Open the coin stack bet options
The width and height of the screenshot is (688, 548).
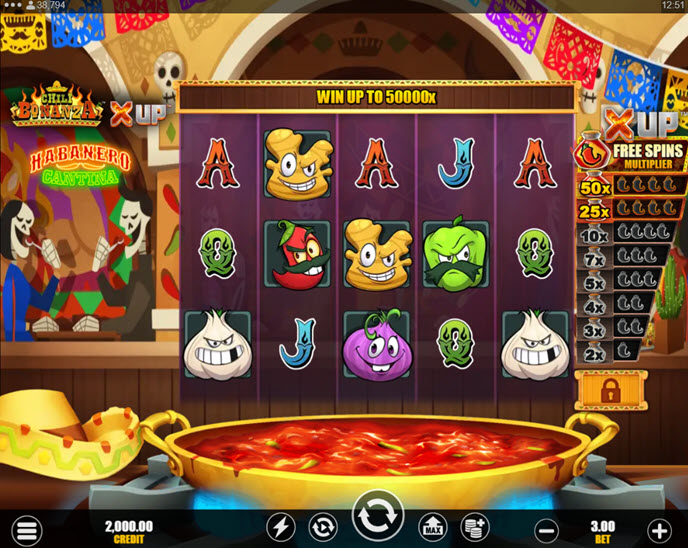pos(474,527)
